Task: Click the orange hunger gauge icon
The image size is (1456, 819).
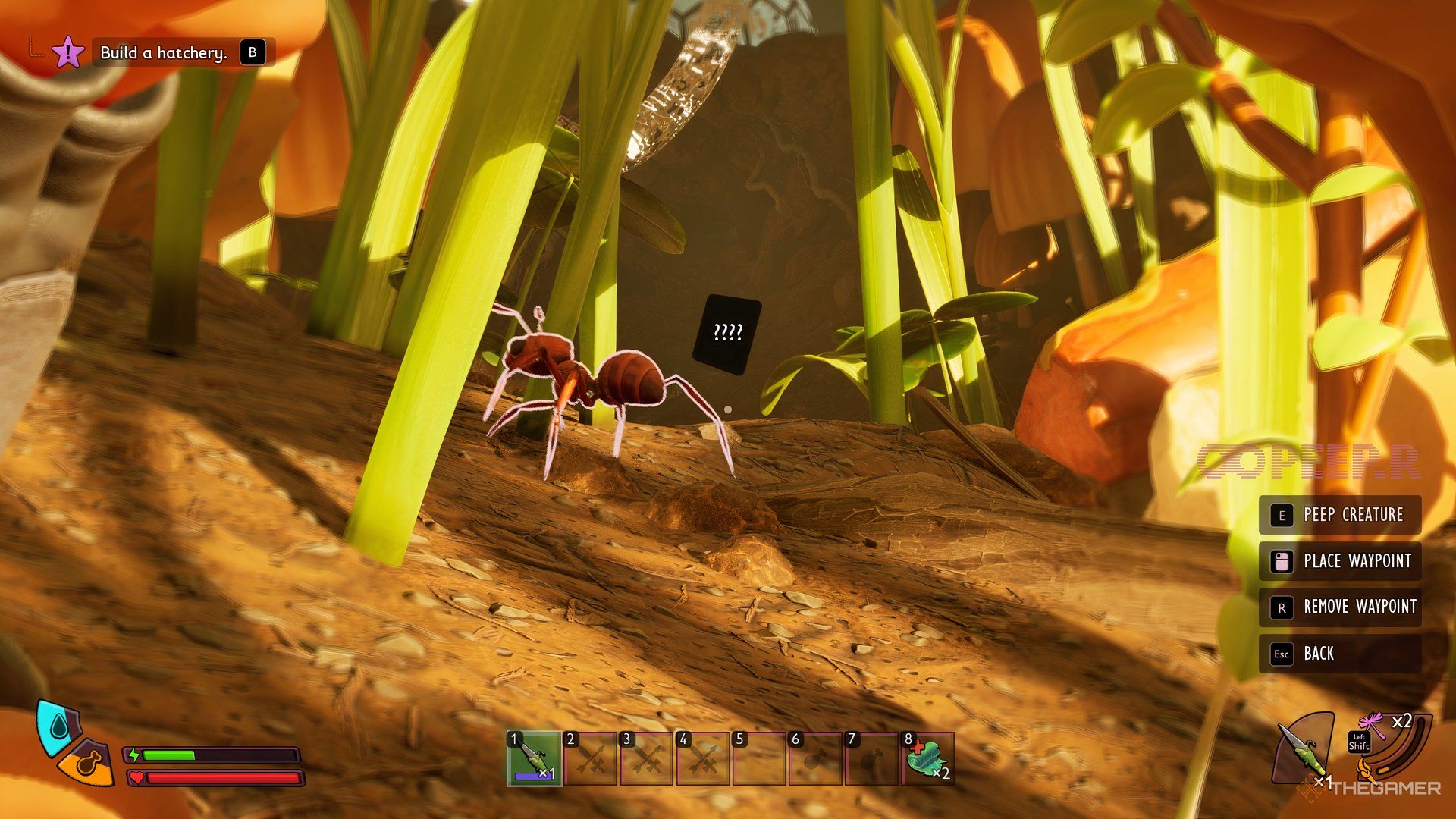Action: (88, 762)
